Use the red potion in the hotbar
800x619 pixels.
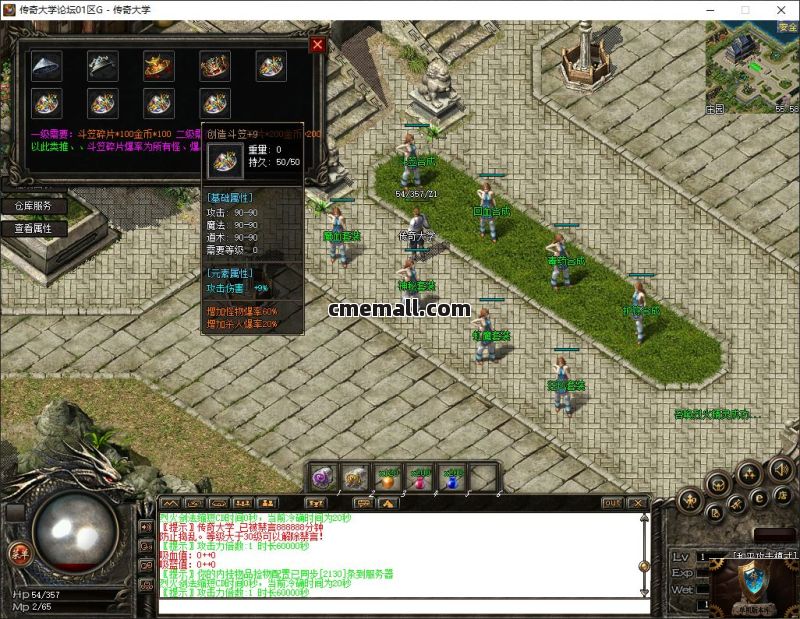[419, 478]
